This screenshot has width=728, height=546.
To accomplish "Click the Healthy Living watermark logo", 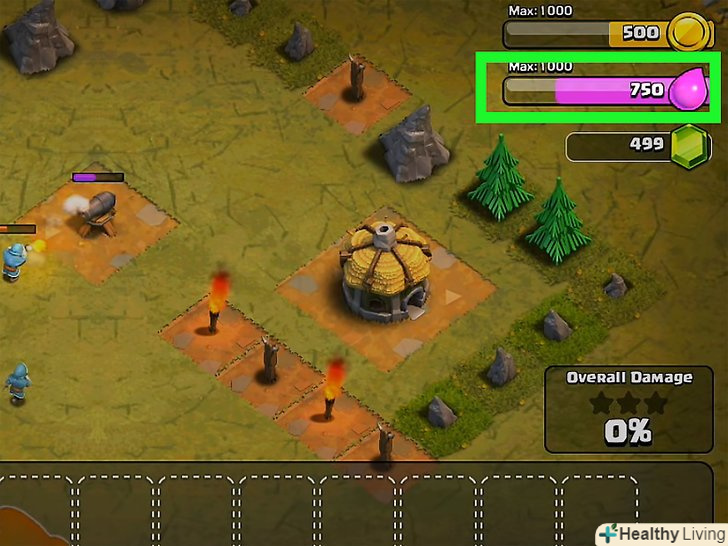I will click(x=659, y=532).
